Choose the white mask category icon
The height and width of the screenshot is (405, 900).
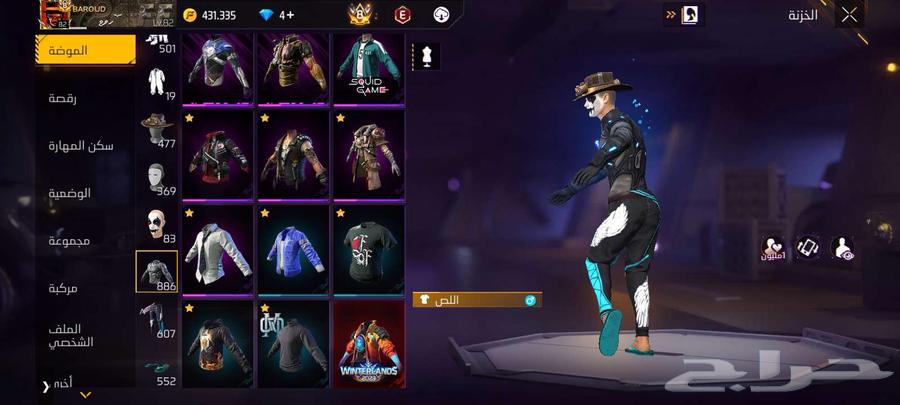(156, 176)
